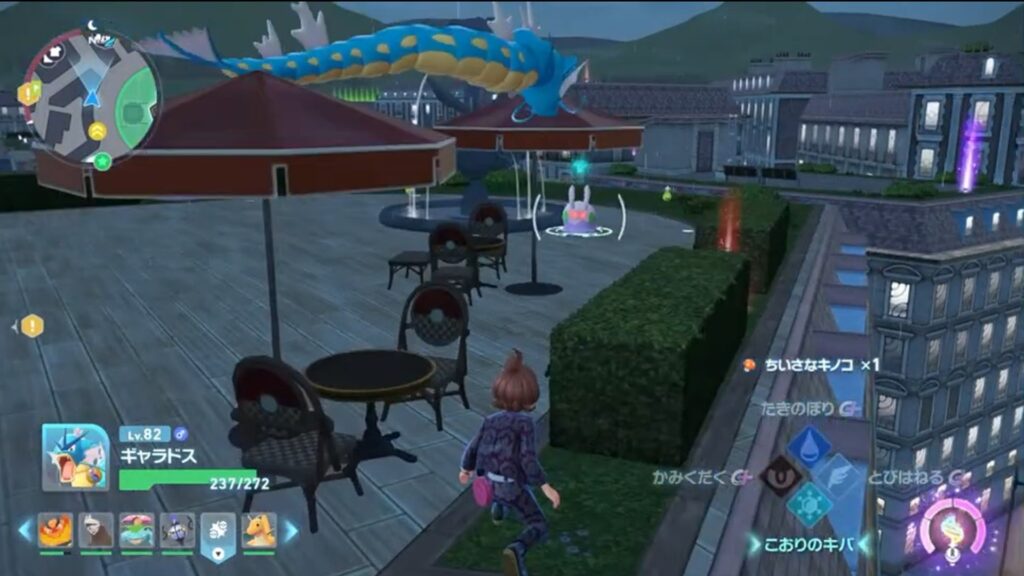Screen dimensions: 1024x576
Task: Use the ice move こおりのキバ diamond
Action: click(808, 506)
